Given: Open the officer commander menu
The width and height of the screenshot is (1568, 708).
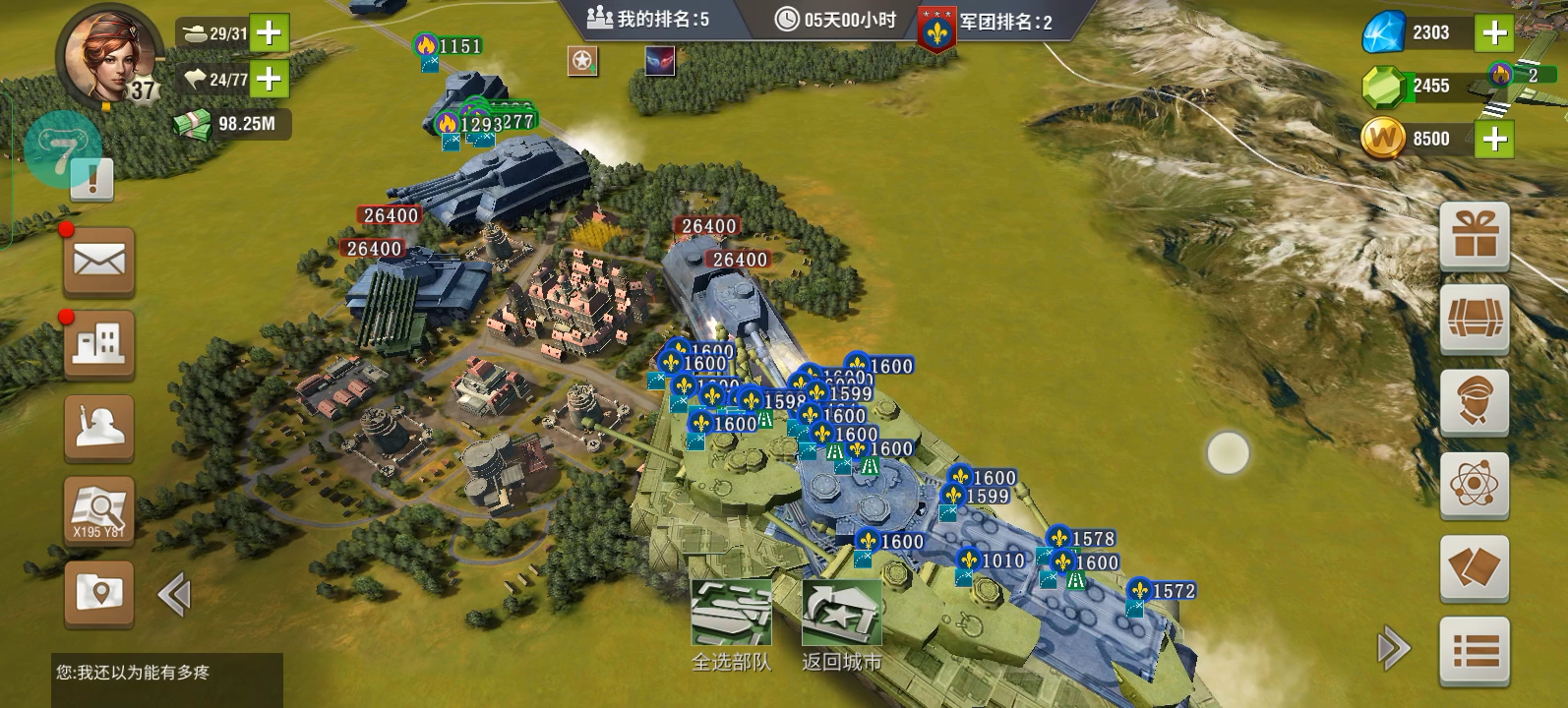Looking at the screenshot, I should [1475, 401].
